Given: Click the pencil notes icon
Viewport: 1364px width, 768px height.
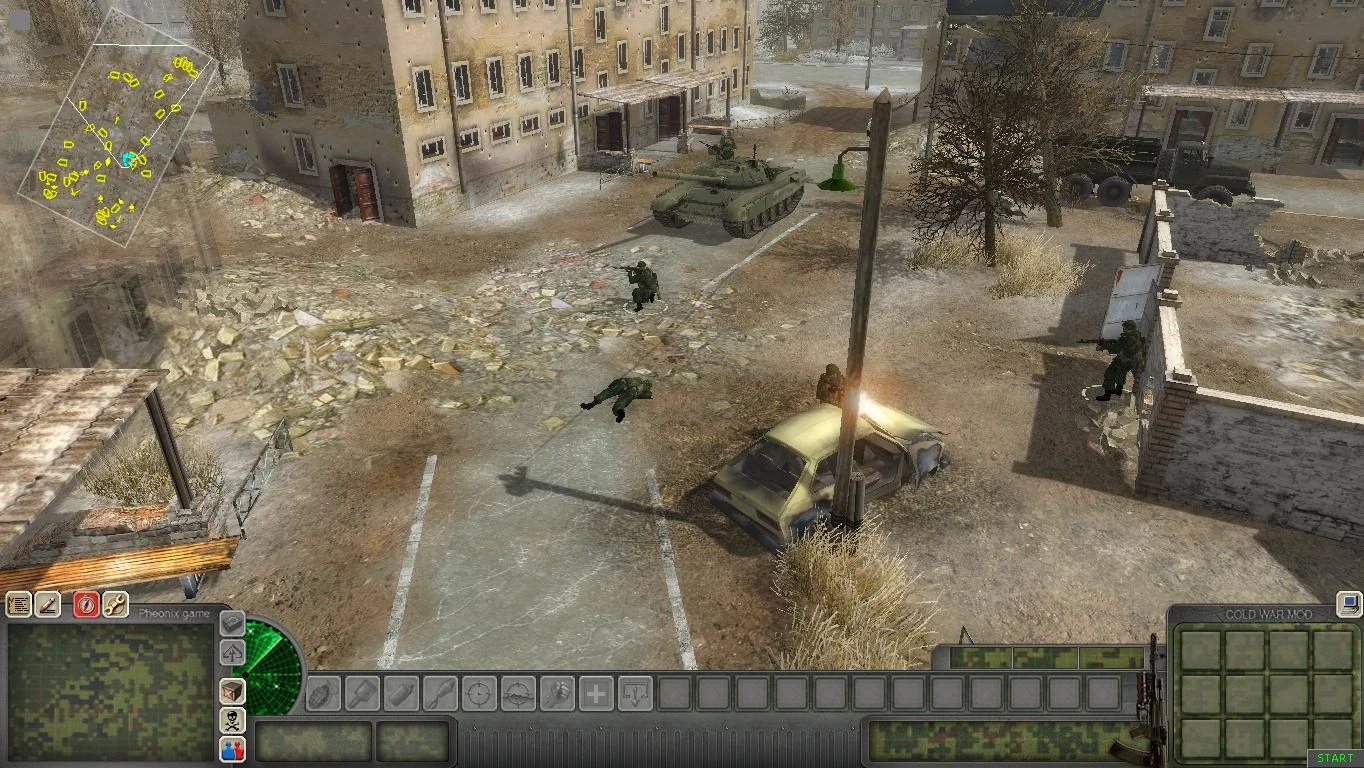Looking at the screenshot, I should [46, 603].
